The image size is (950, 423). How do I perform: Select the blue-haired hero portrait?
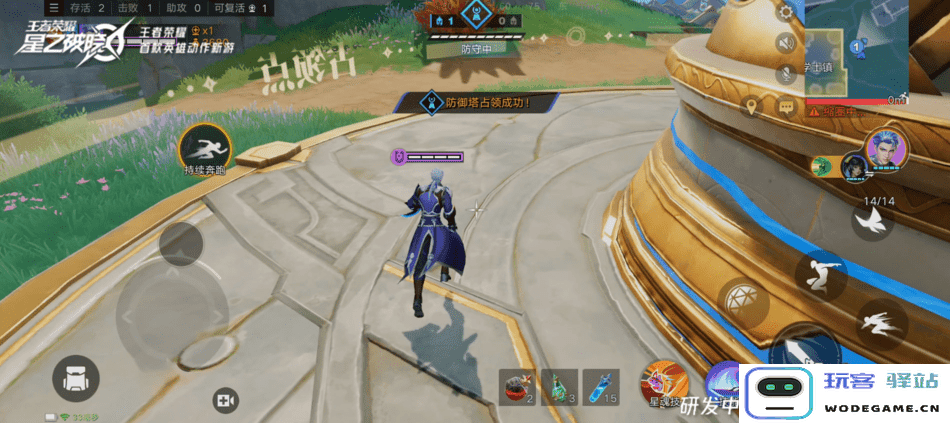coord(885,150)
